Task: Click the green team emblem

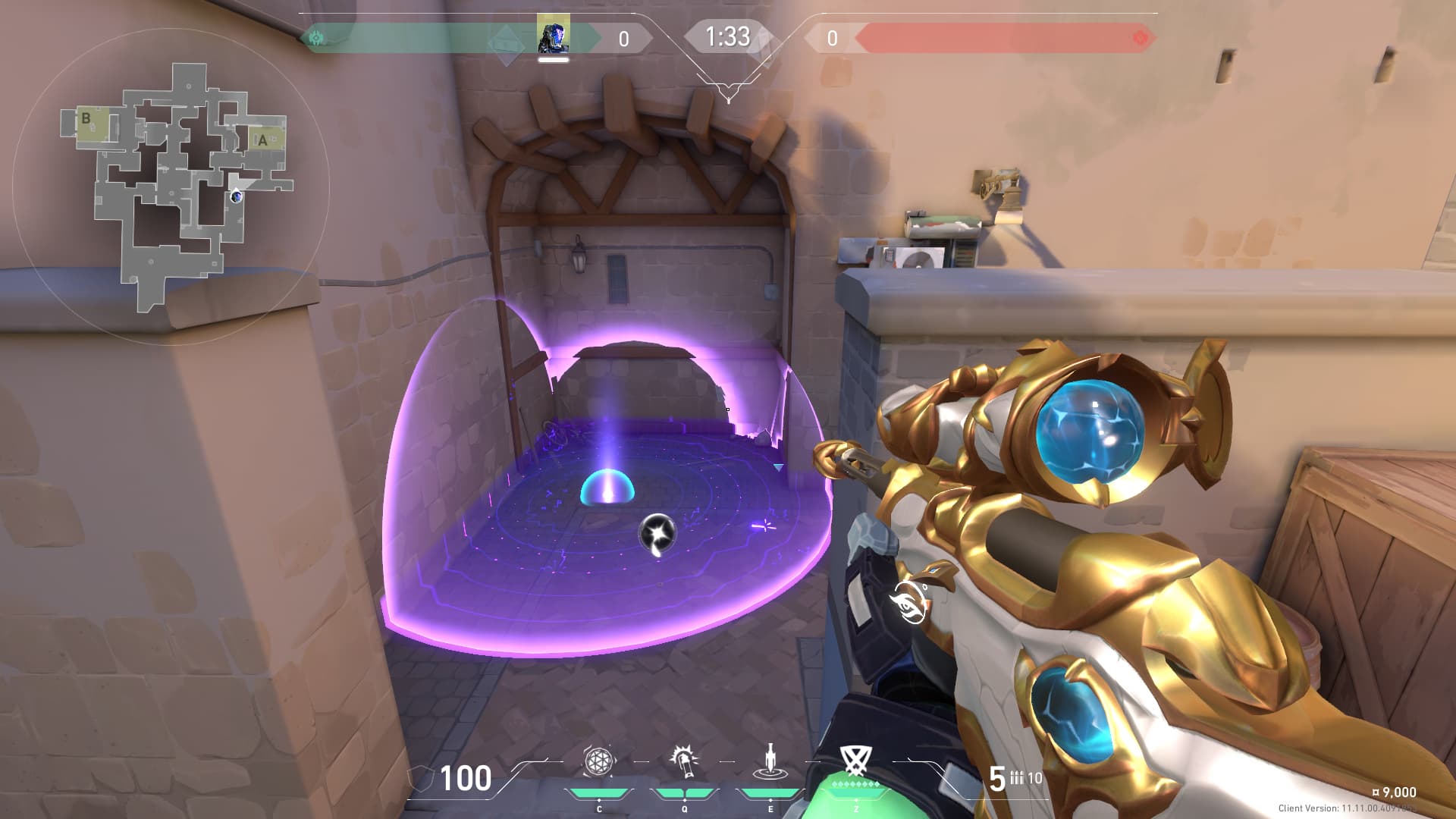Action: 316,37
